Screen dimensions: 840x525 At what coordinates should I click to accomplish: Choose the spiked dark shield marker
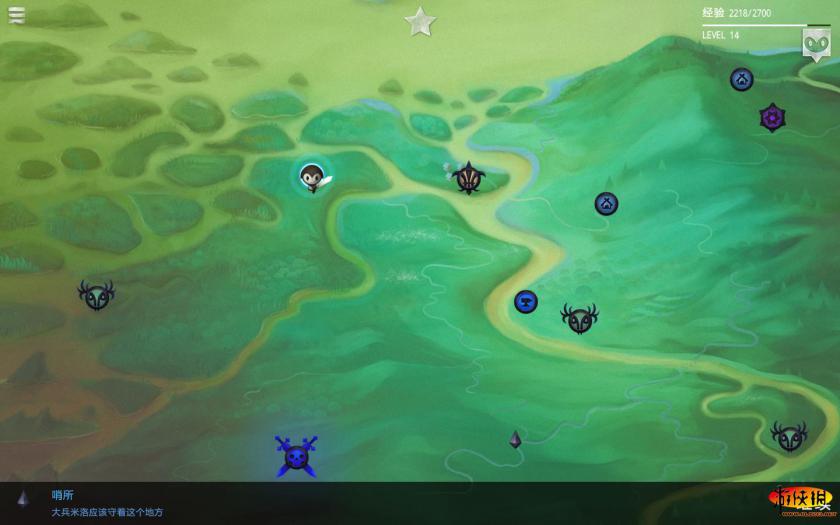[x=468, y=177]
